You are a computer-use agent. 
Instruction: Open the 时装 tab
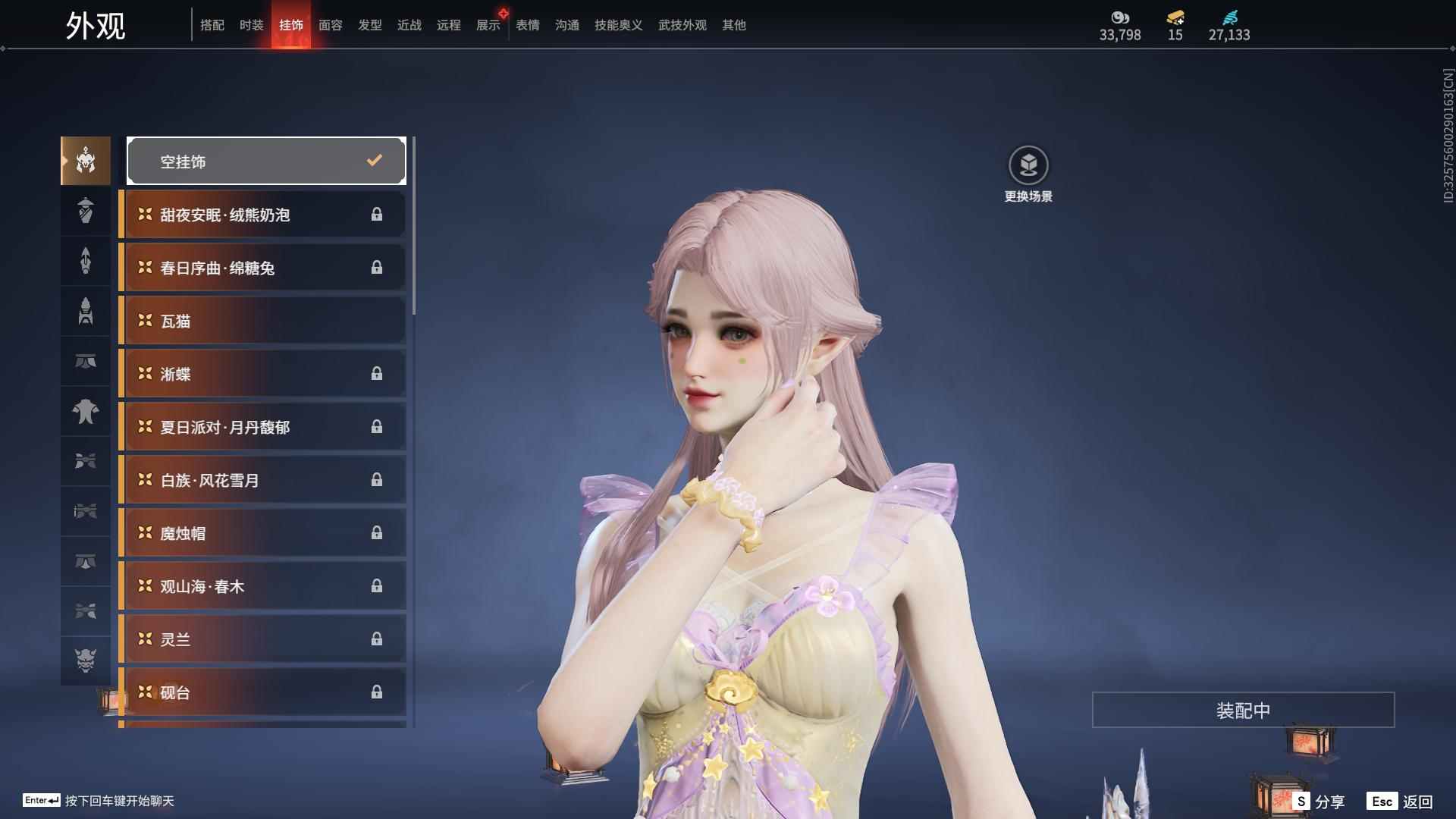(x=251, y=25)
